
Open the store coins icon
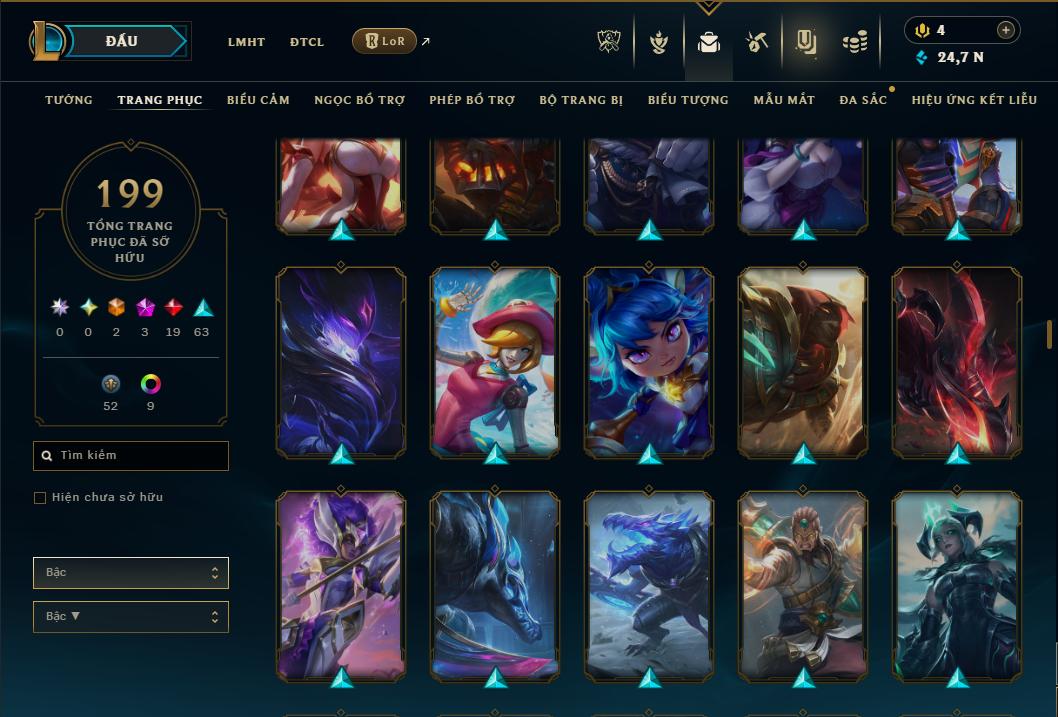click(854, 42)
